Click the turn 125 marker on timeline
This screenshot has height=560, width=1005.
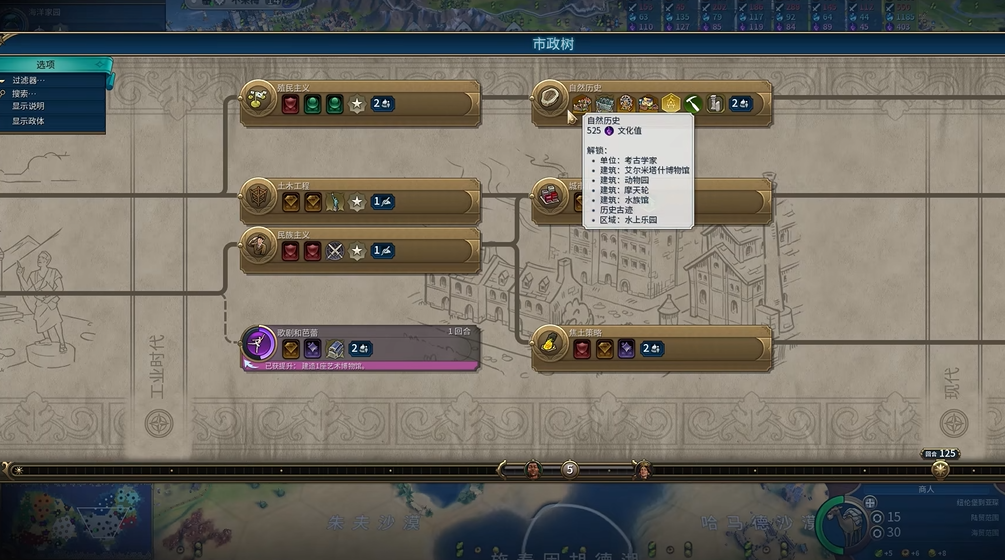(x=940, y=467)
